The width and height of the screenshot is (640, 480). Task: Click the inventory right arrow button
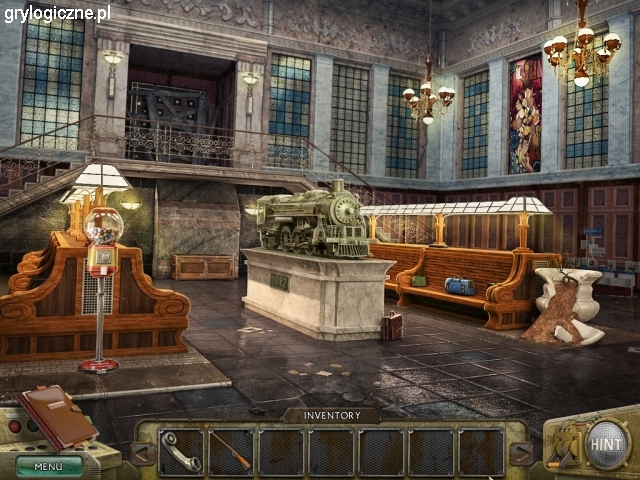tap(520, 453)
